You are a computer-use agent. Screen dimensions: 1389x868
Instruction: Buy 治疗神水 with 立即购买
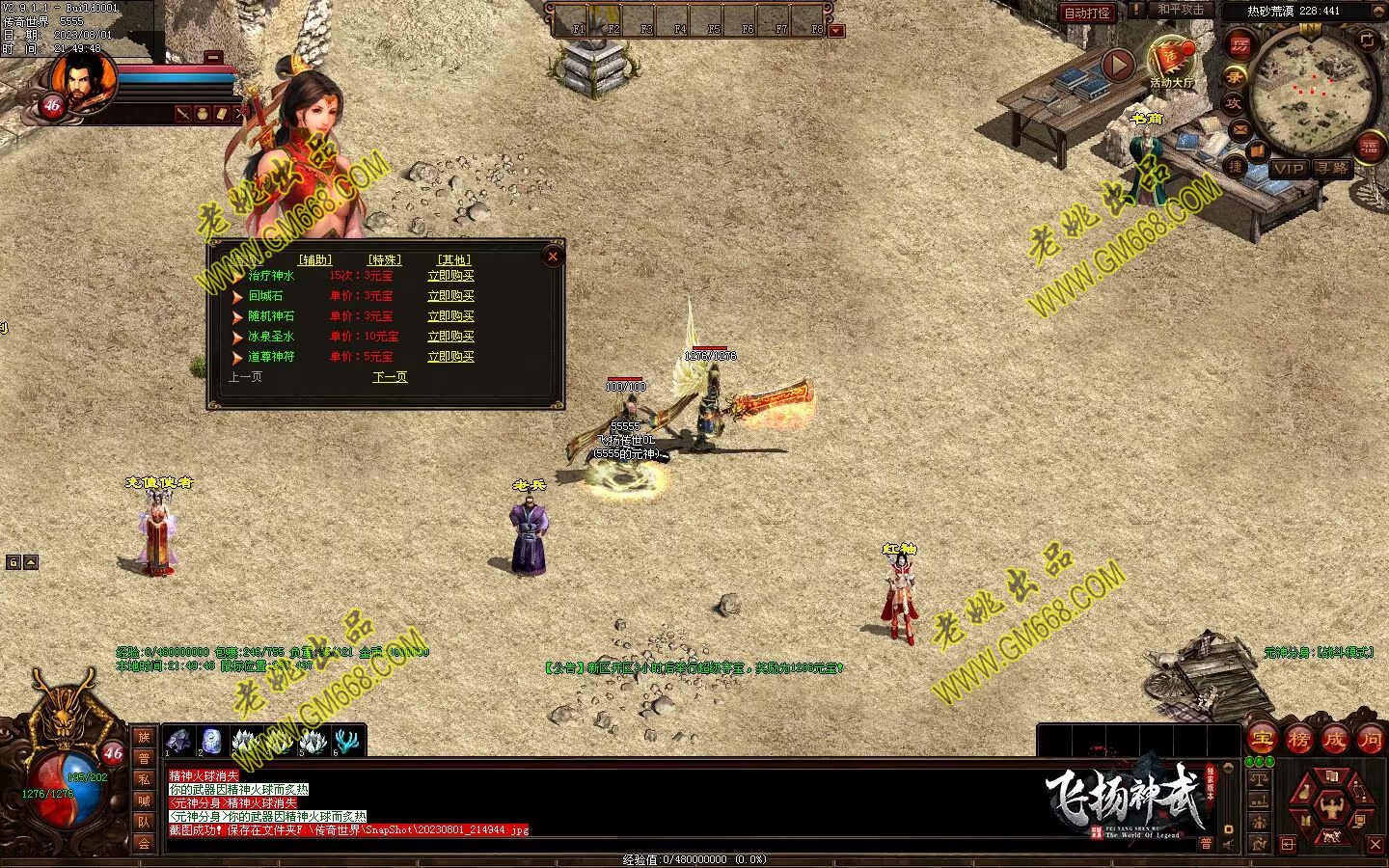[450, 276]
